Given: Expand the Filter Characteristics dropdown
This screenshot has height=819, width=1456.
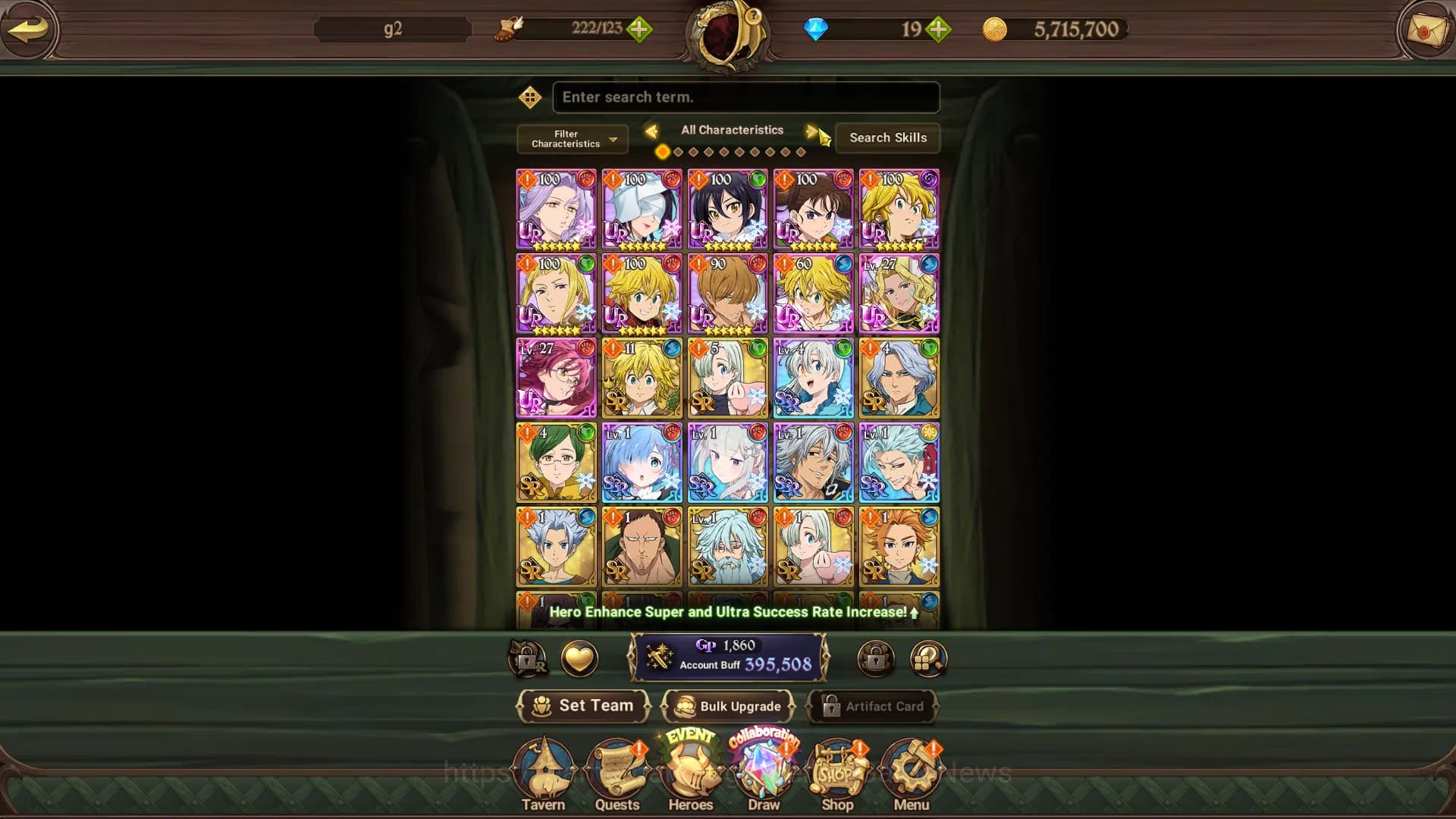Looking at the screenshot, I should click(x=572, y=139).
